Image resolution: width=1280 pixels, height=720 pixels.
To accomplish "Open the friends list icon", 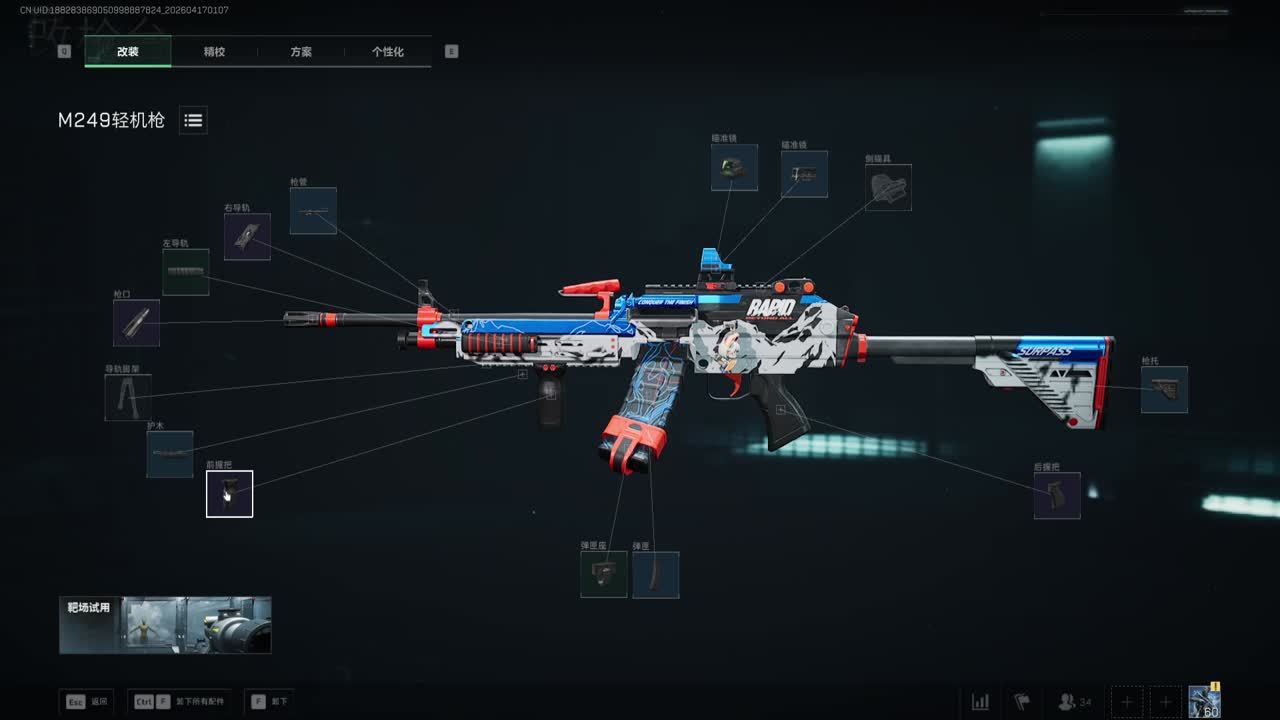I will pos(1074,702).
